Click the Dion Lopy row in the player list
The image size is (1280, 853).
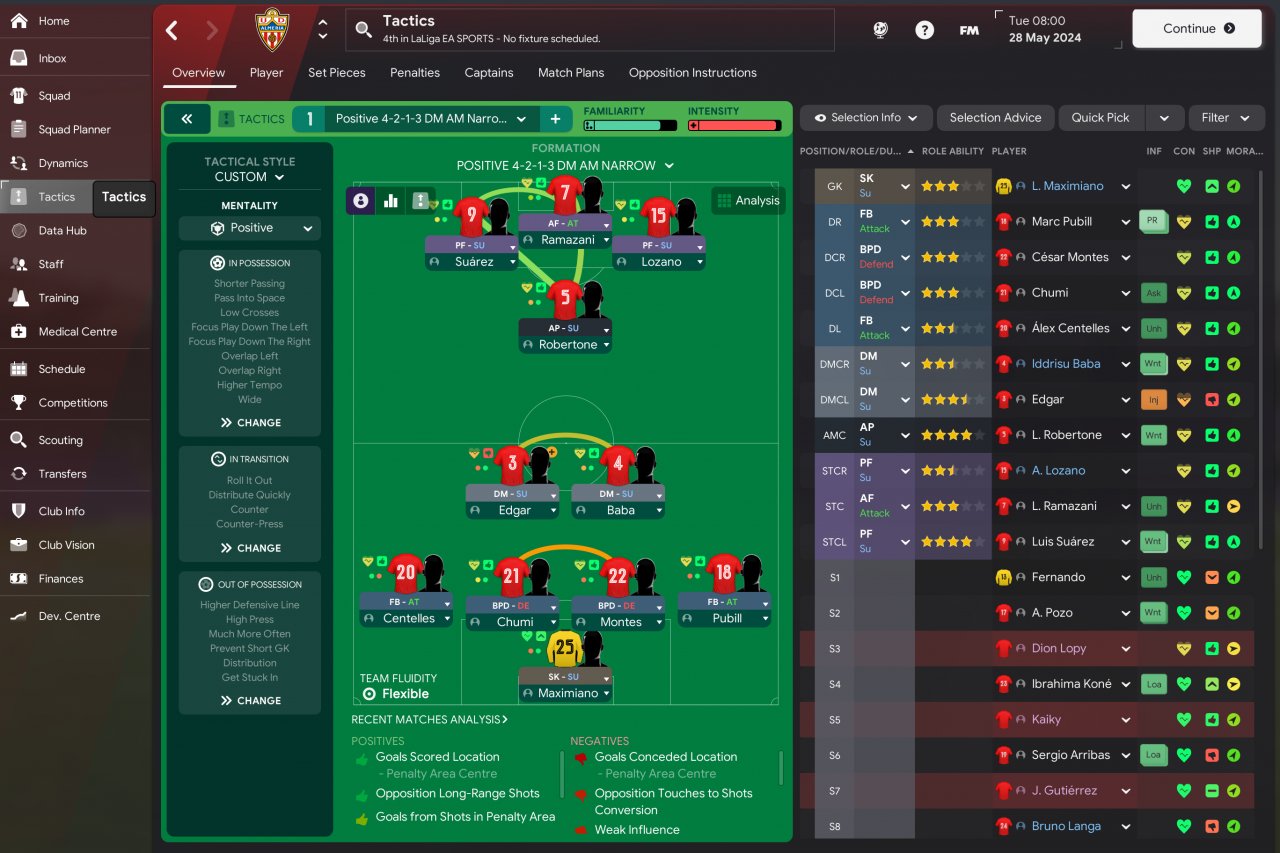pos(1059,648)
